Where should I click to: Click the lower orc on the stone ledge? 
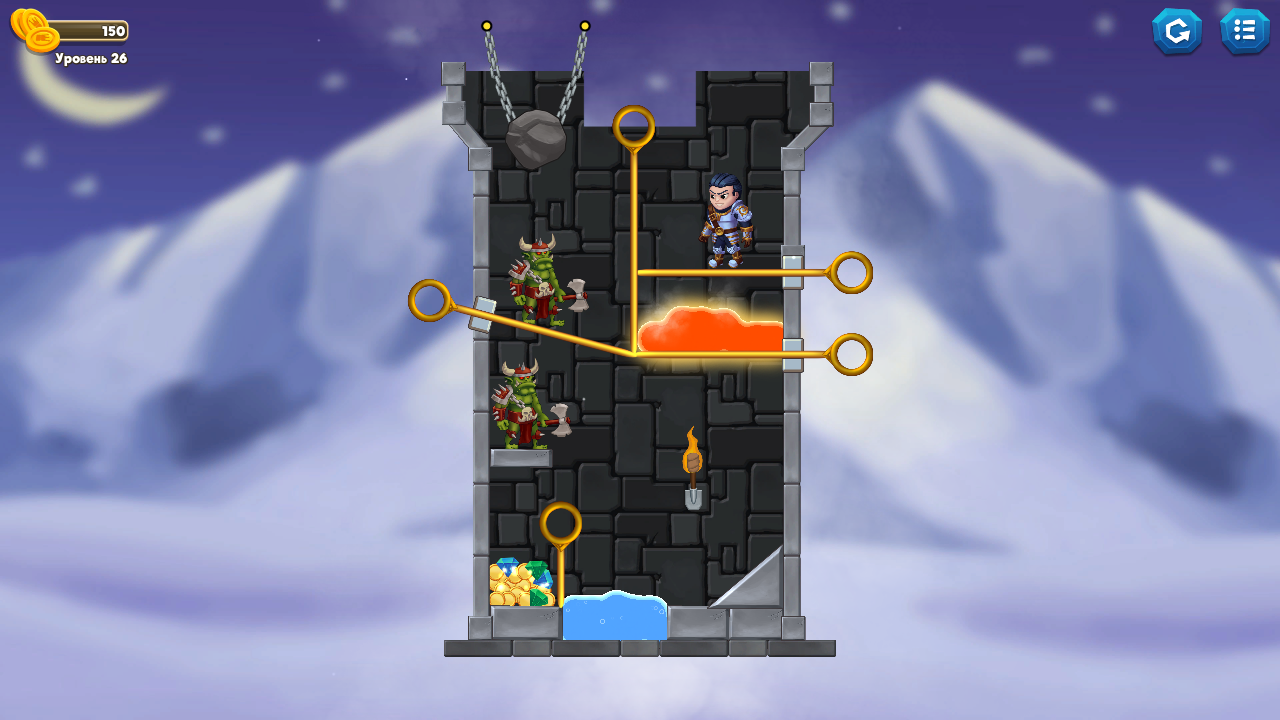(520, 410)
